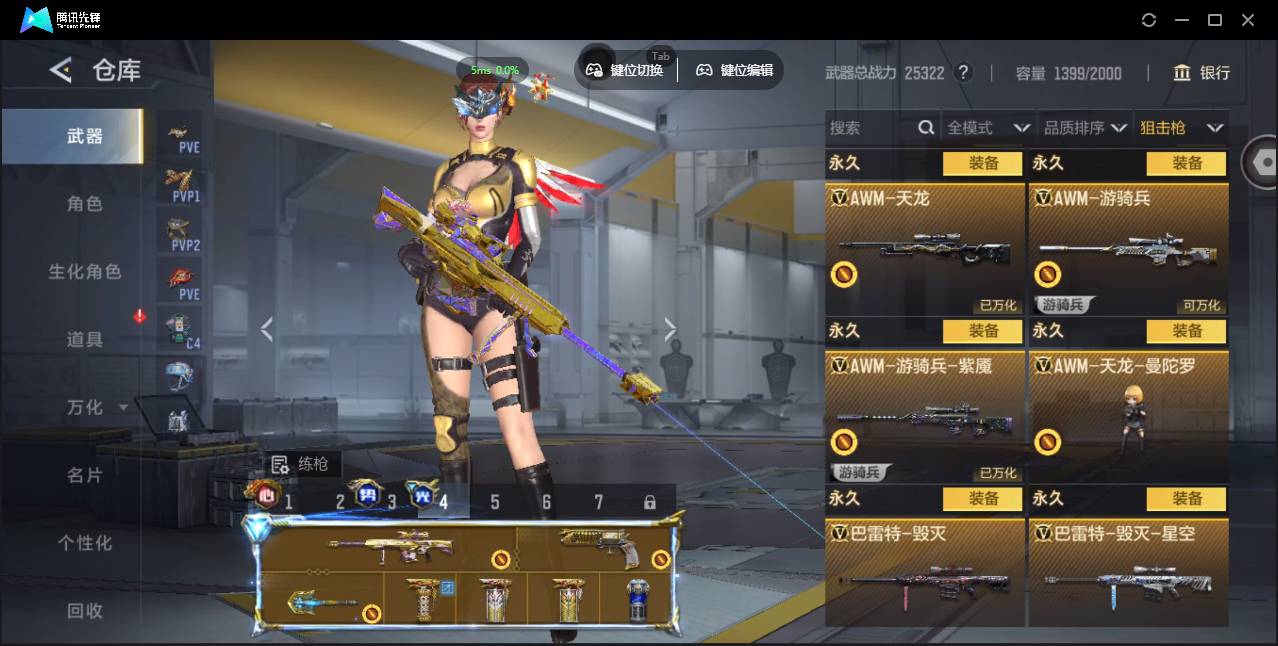Equip the AWM-游骑兵 with its 装备 button
This screenshot has width=1278, height=646.
pyautogui.click(x=1186, y=163)
